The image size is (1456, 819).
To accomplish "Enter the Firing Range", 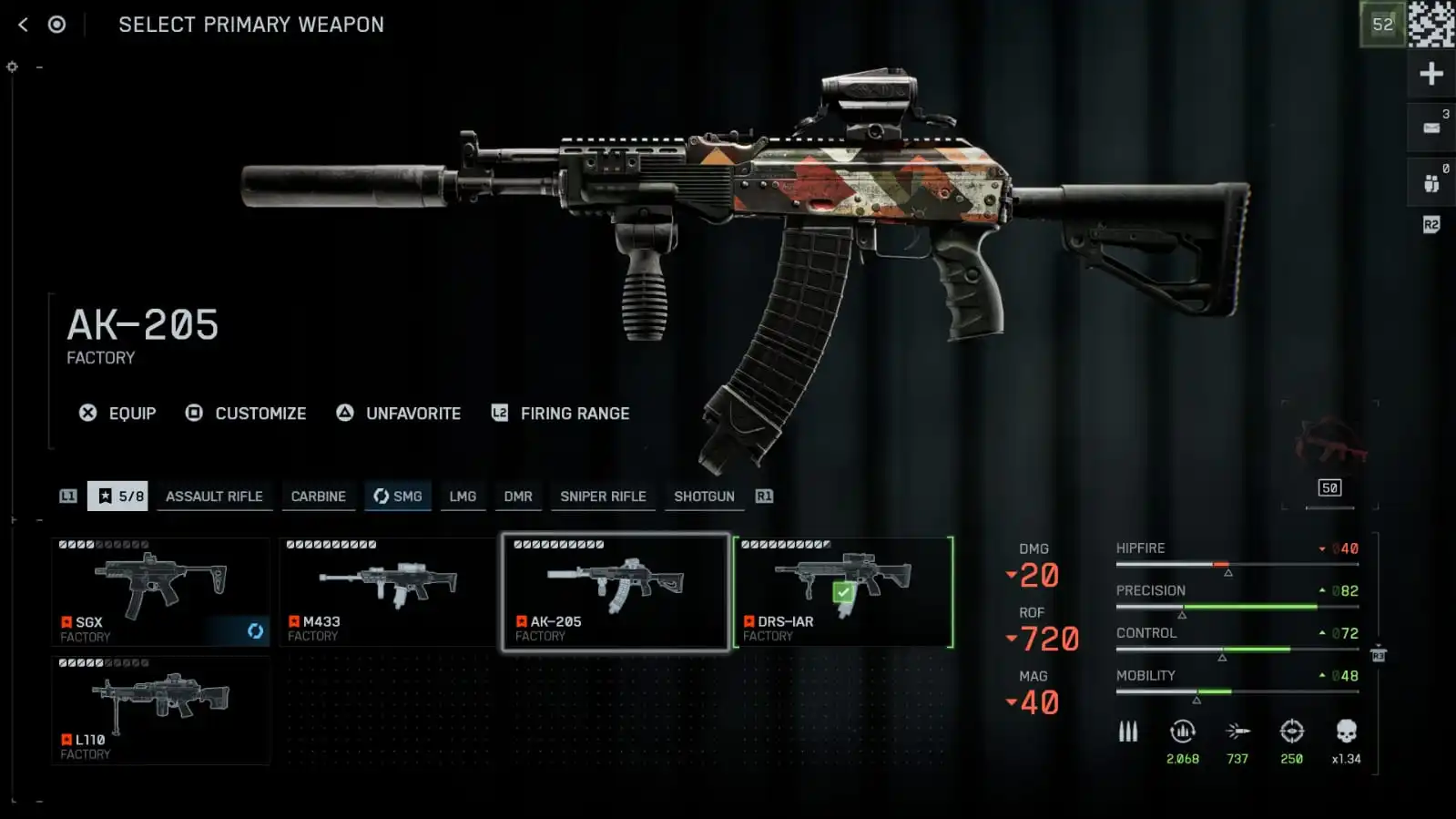I will [x=561, y=414].
